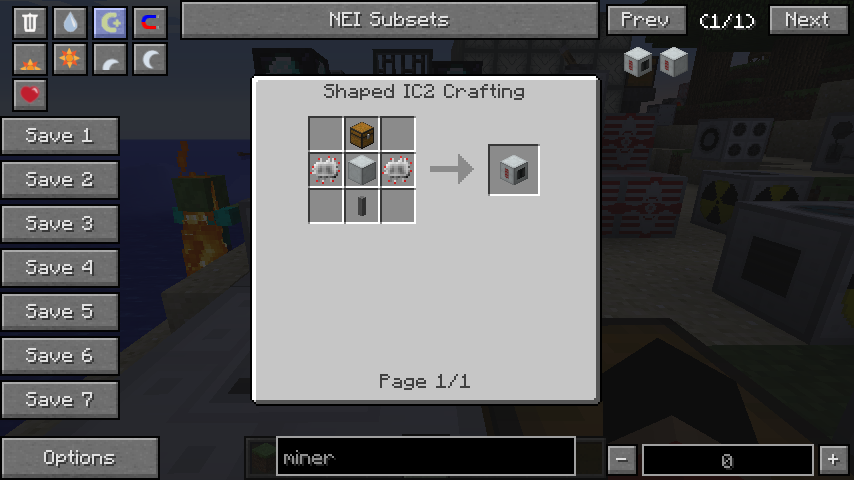
Task: Select the chest ingredient in the recipe grid
Action: [x=361, y=134]
